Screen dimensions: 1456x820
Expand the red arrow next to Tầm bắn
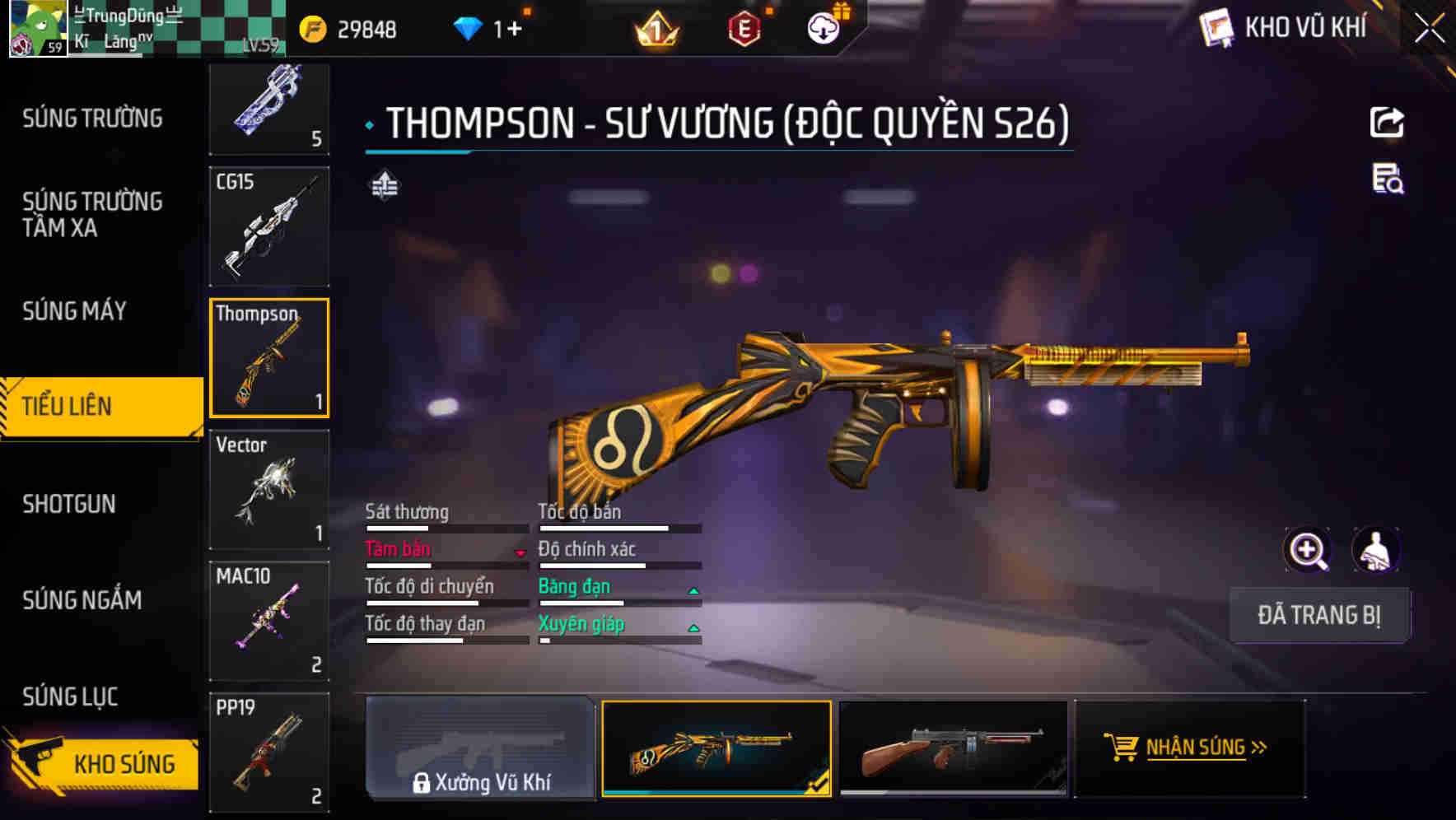(x=521, y=553)
